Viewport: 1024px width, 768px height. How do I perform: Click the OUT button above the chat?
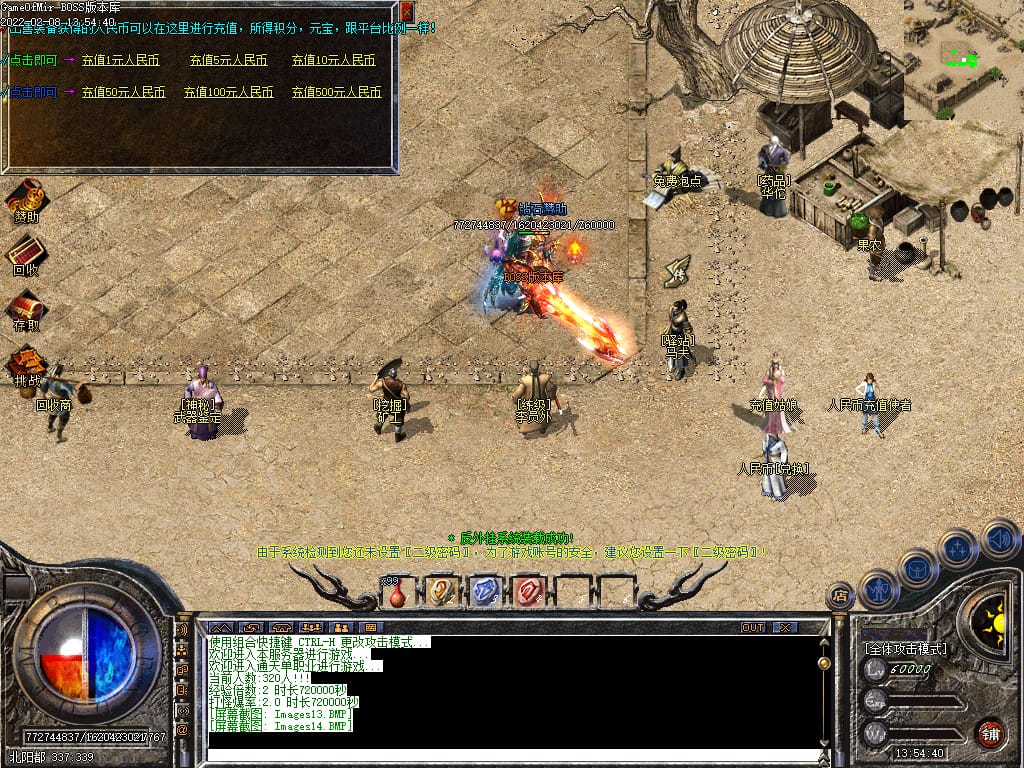click(x=753, y=627)
